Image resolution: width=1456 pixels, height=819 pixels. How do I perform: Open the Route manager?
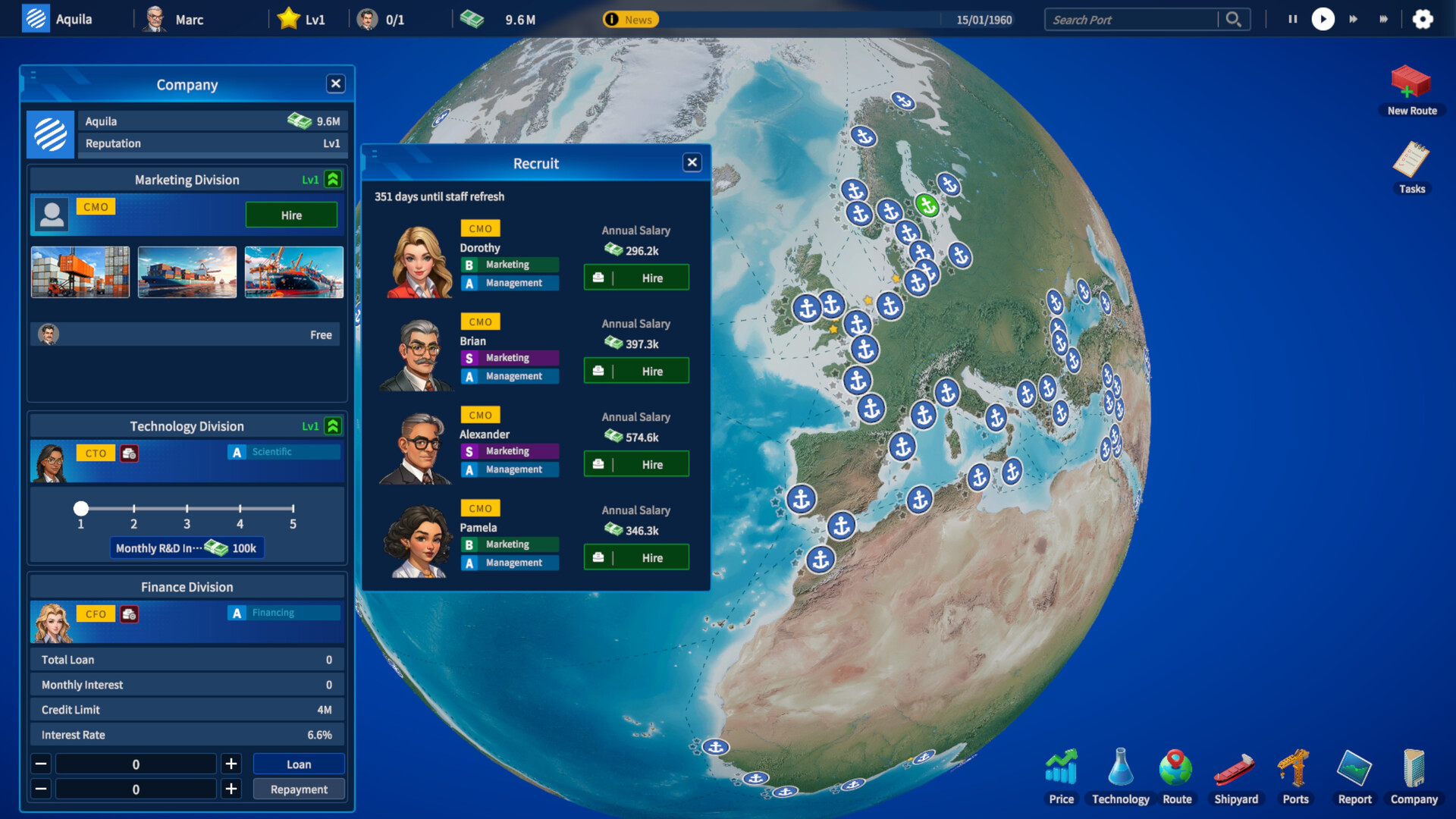click(1178, 768)
